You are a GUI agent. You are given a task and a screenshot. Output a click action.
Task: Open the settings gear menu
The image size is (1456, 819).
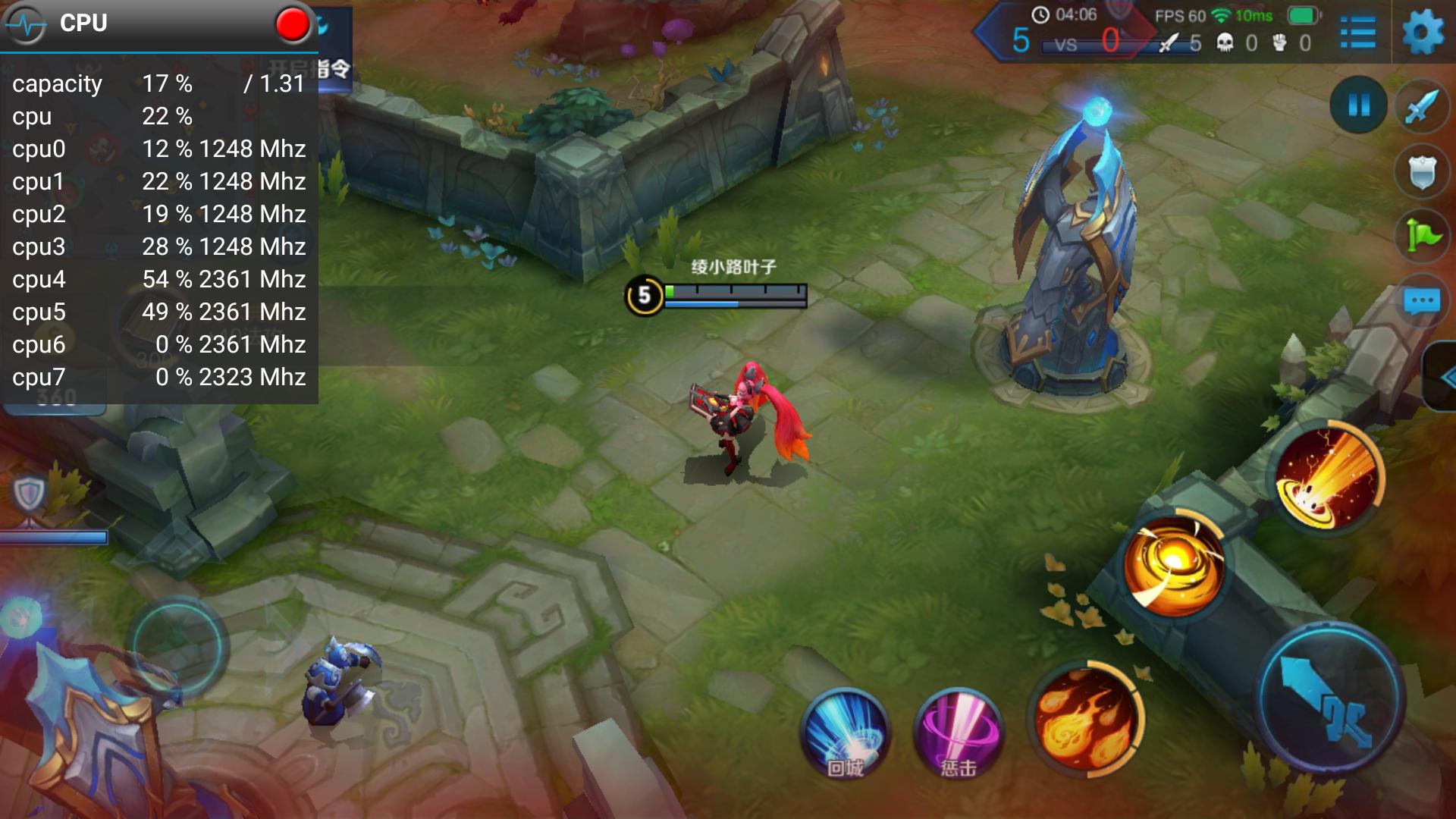coord(1423,33)
